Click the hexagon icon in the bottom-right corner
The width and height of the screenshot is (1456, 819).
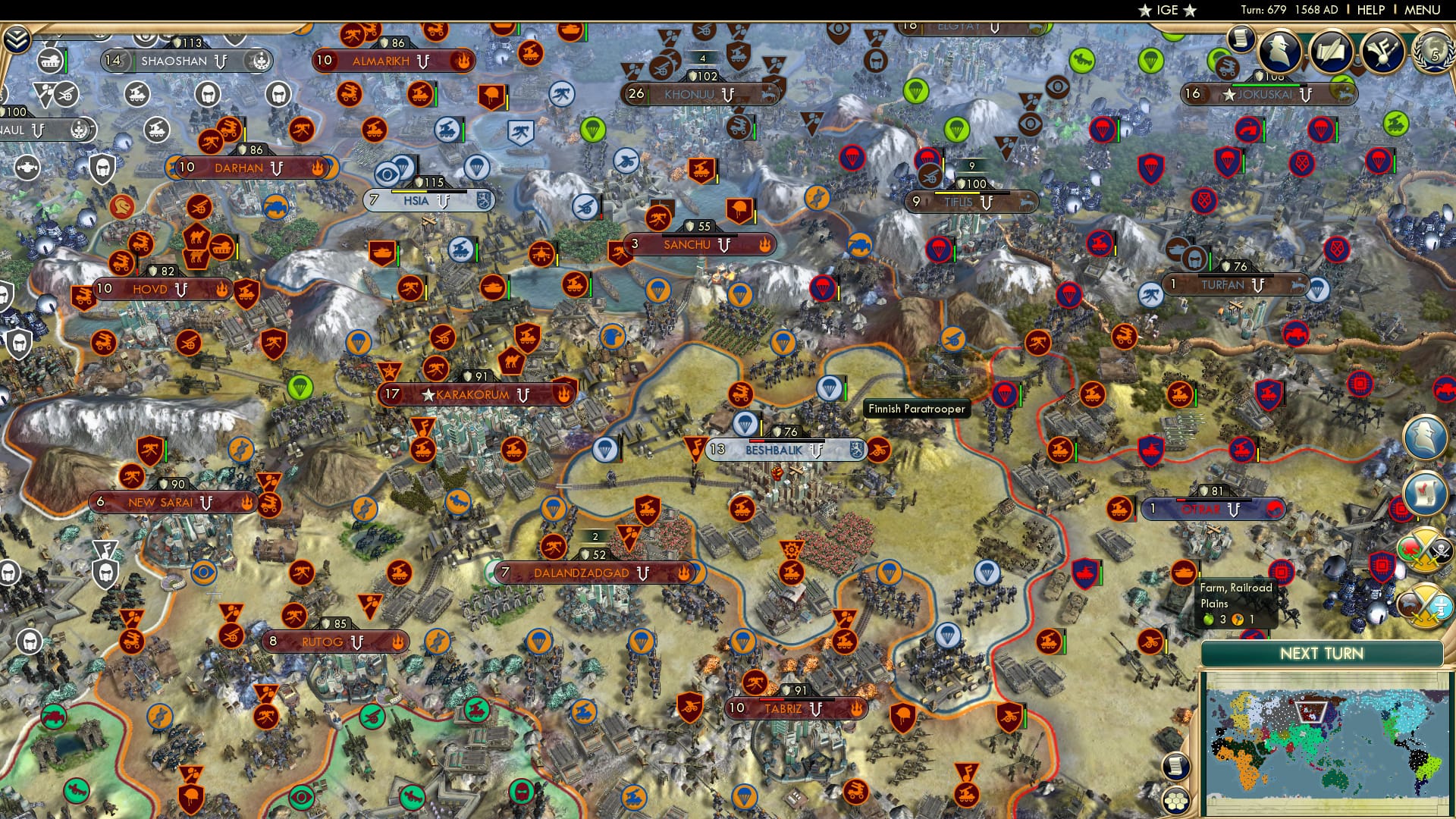pyautogui.click(x=1176, y=801)
